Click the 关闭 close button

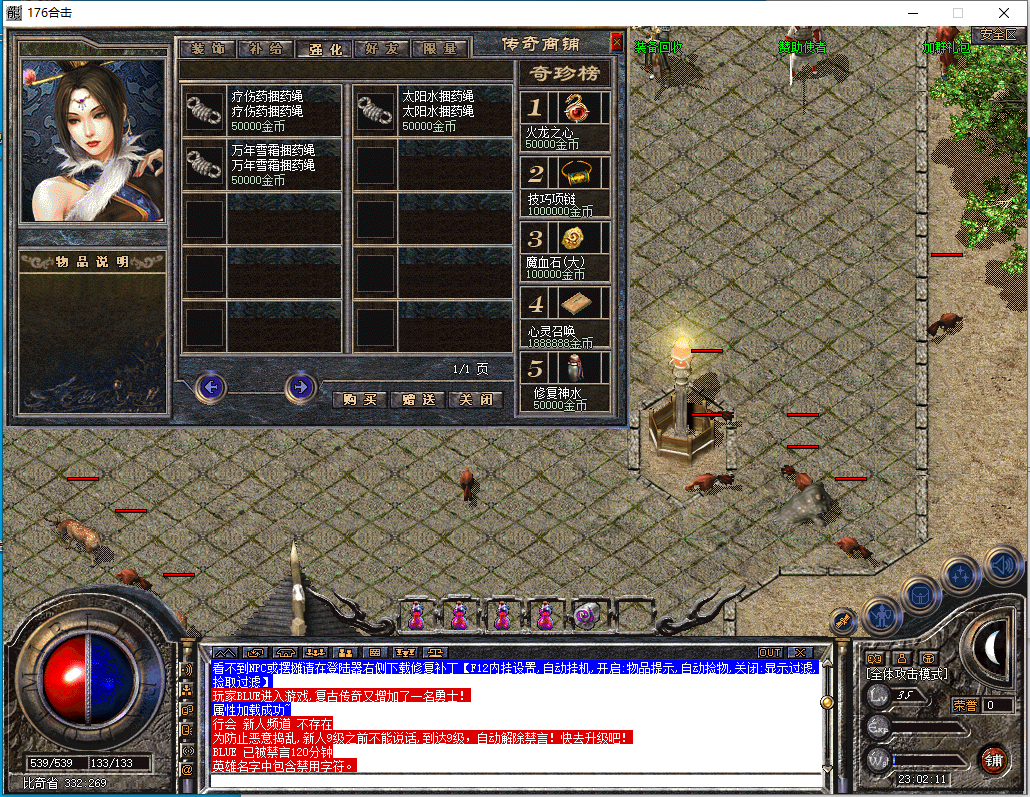[x=474, y=399]
